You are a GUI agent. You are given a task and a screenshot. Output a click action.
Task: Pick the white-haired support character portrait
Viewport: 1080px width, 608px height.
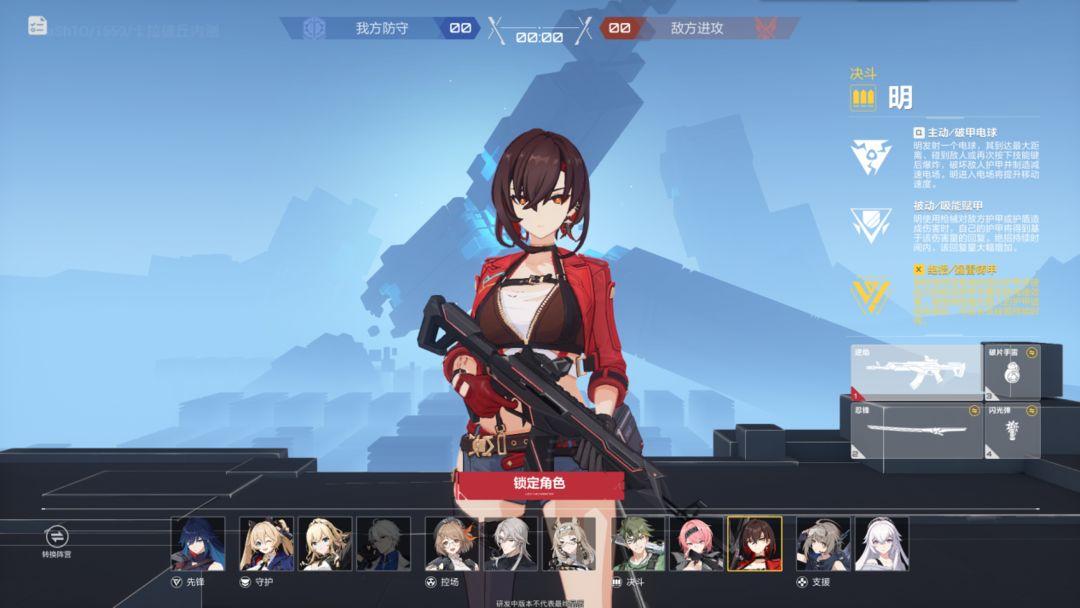point(881,544)
